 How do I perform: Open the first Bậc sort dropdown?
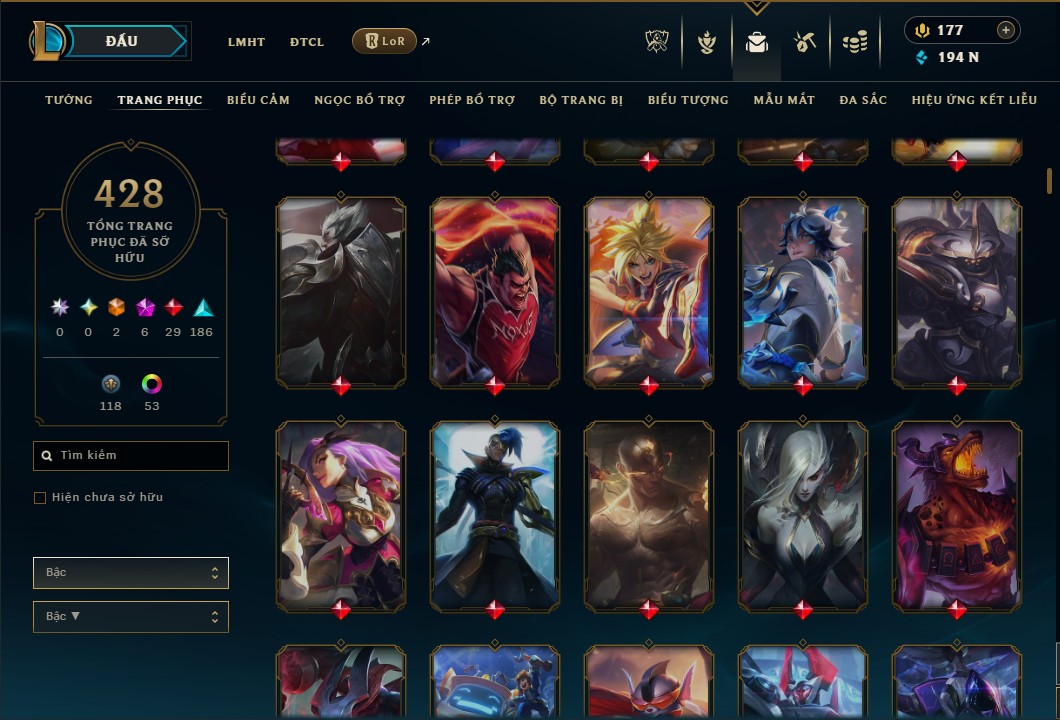pyautogui.click(x=131, y=573)
